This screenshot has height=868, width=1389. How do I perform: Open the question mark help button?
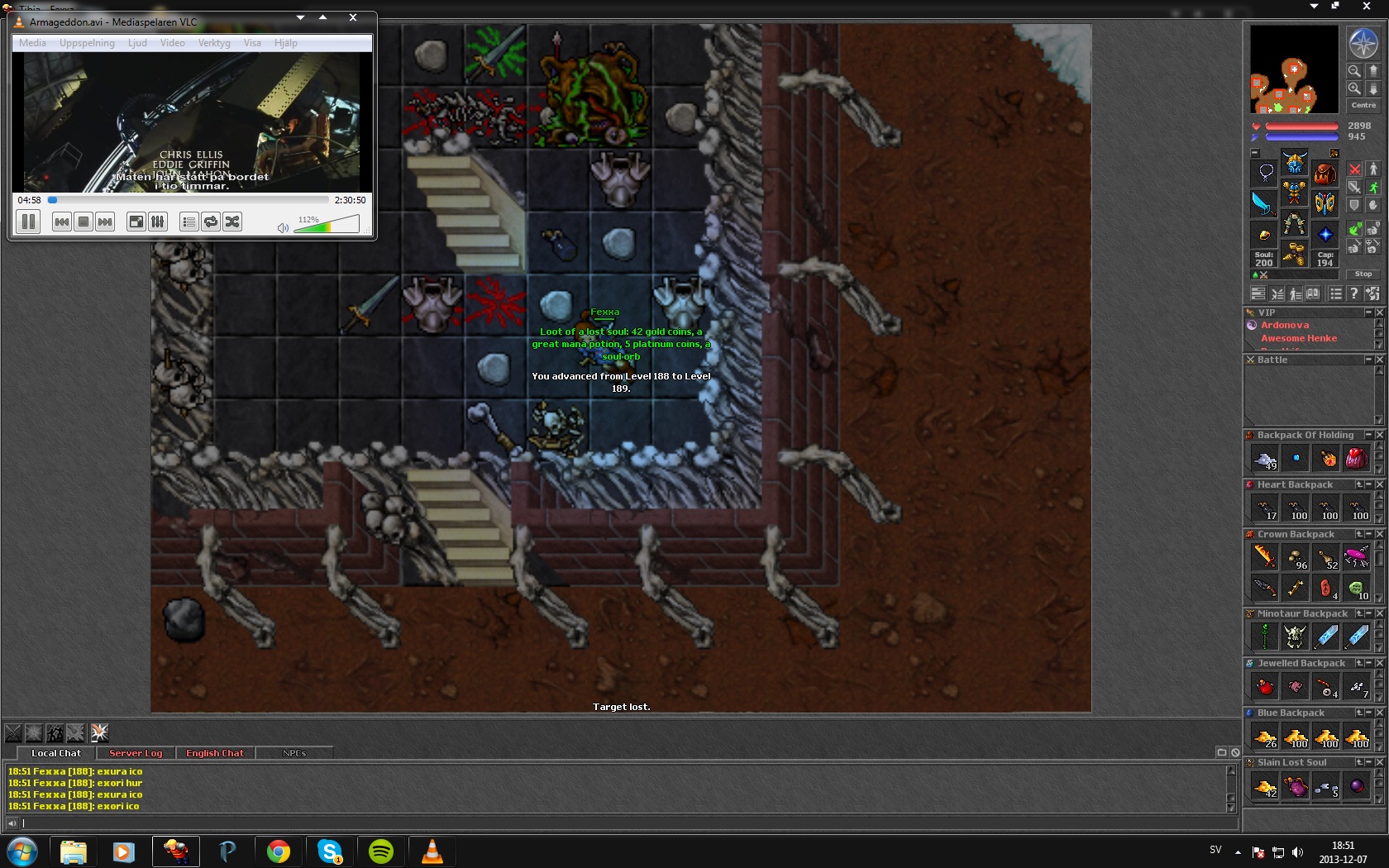[1353, 293]
